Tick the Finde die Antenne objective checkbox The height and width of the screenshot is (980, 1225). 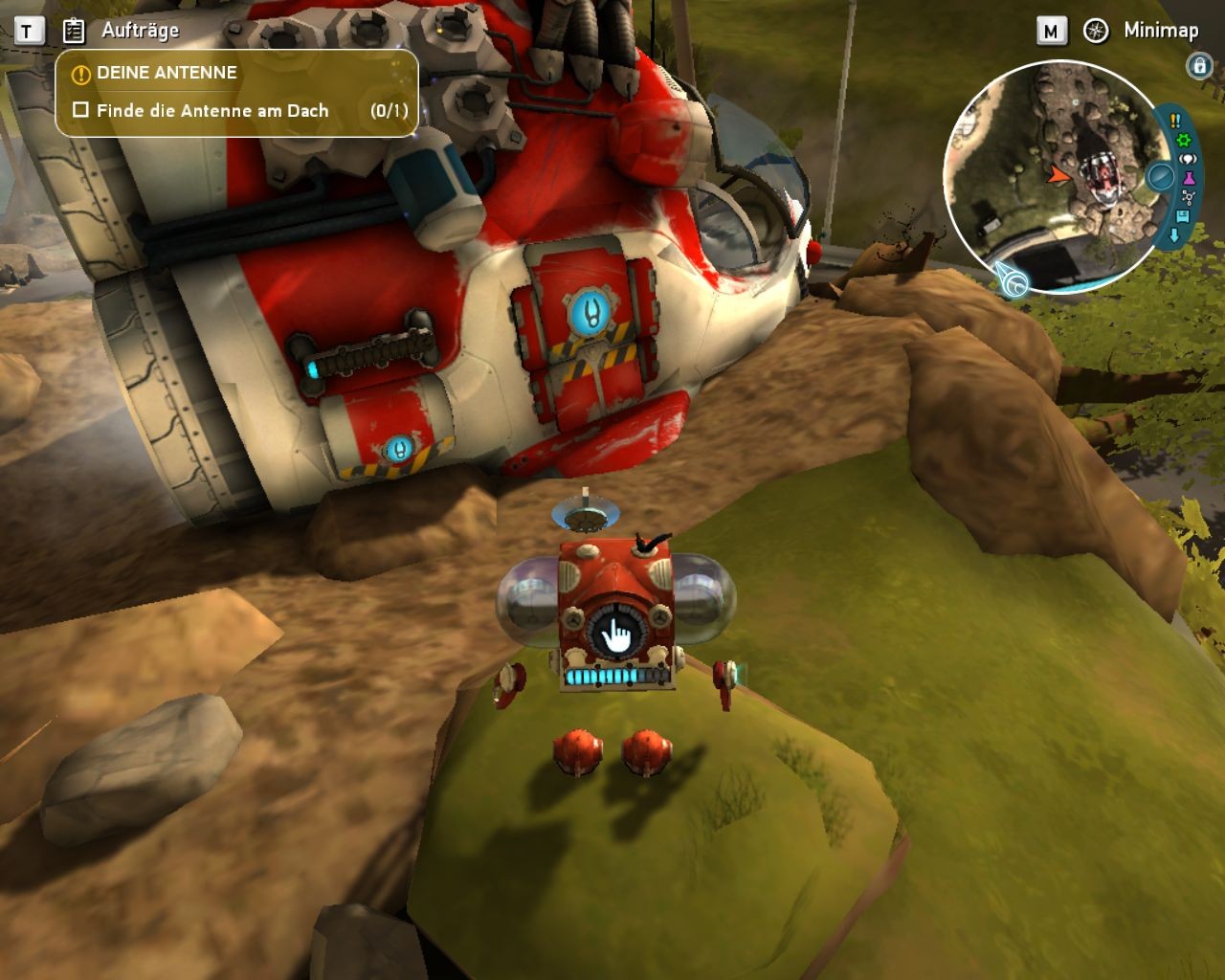[81, 110]
